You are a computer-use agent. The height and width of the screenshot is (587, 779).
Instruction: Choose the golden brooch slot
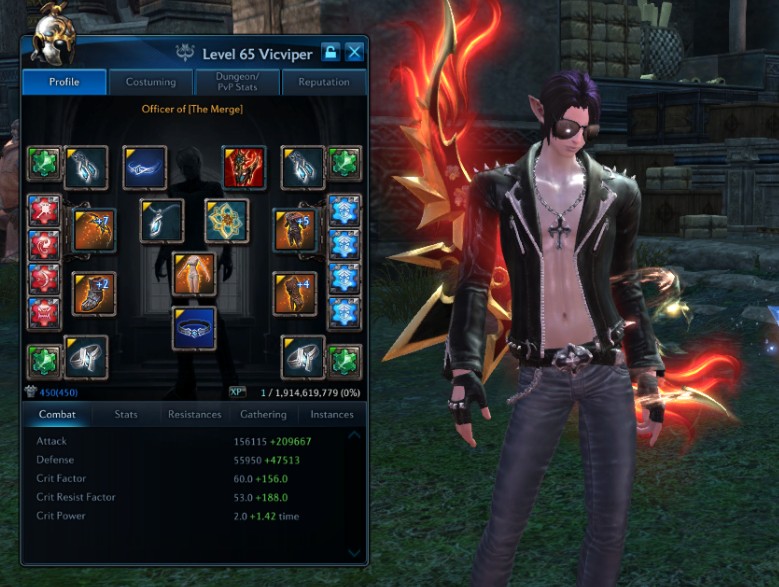point(227,221)
